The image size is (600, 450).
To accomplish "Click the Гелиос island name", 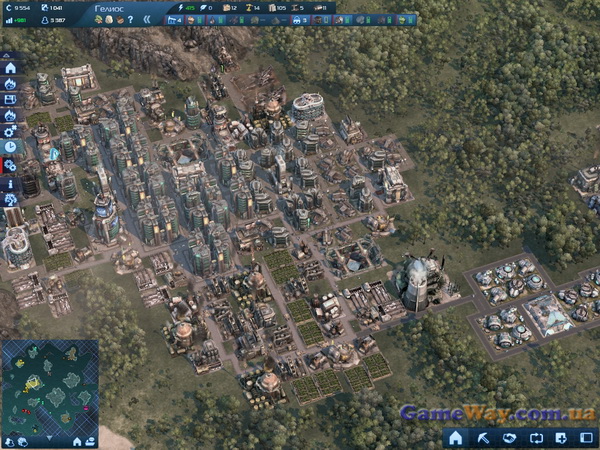I will click(x=109, y=7).
